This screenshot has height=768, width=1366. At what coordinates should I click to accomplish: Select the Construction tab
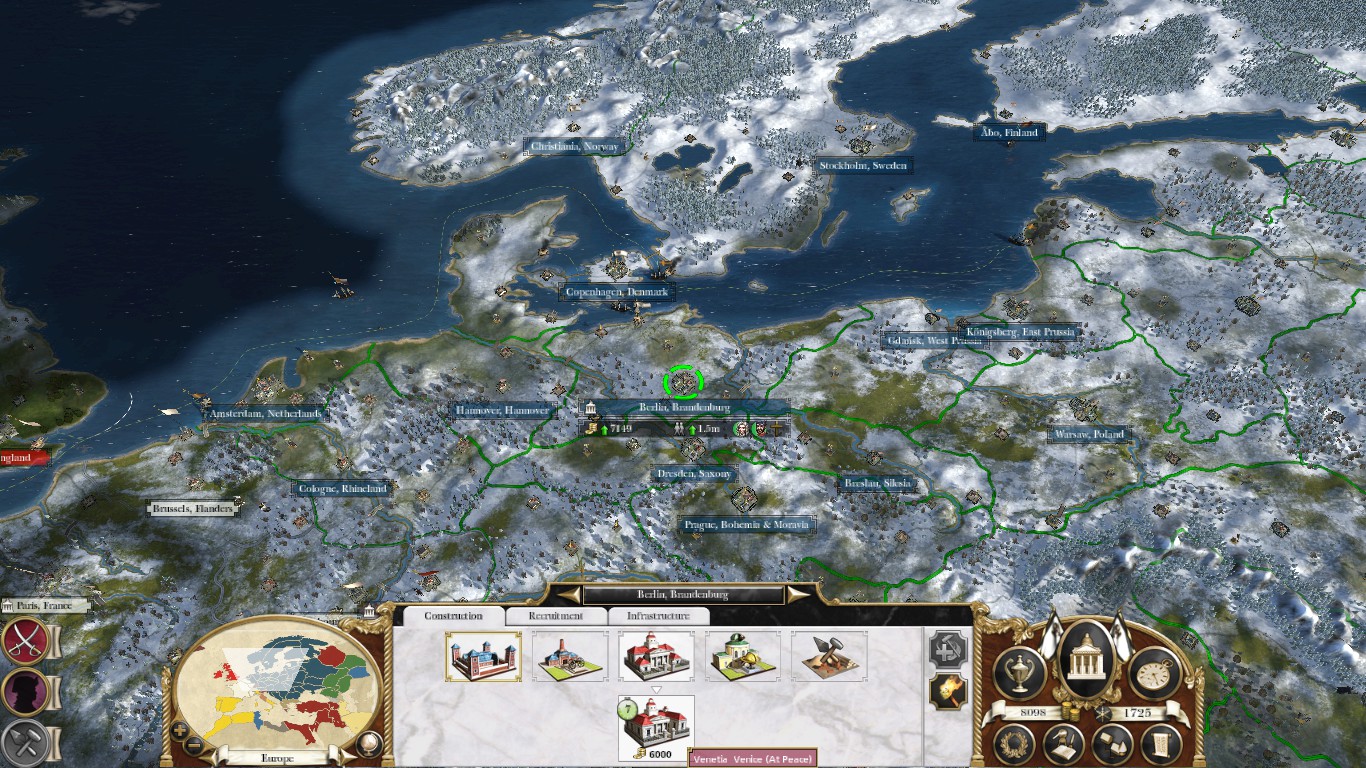453,617
